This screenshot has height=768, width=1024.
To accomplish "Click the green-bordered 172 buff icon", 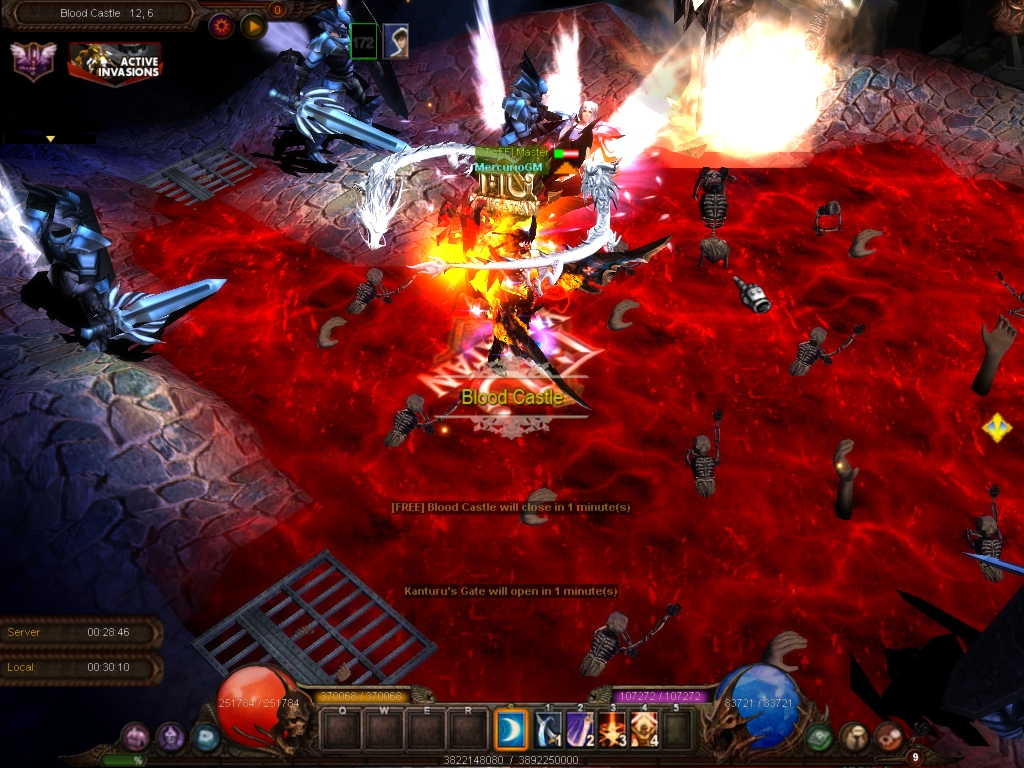I will (364, 41).
